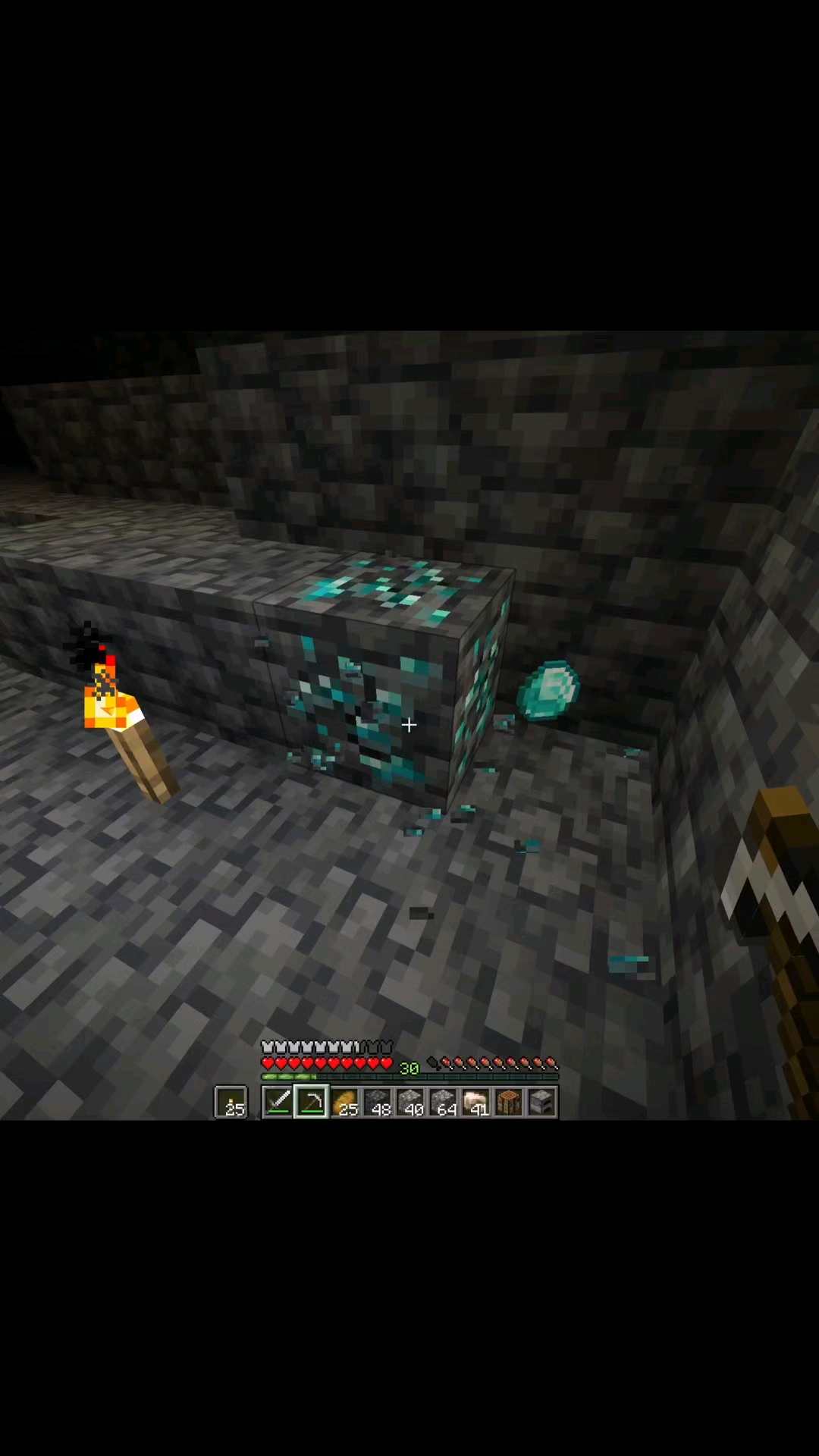819x1456 pixels.
Task: Choose the bread stack of 25
Action: point(344,1102)
